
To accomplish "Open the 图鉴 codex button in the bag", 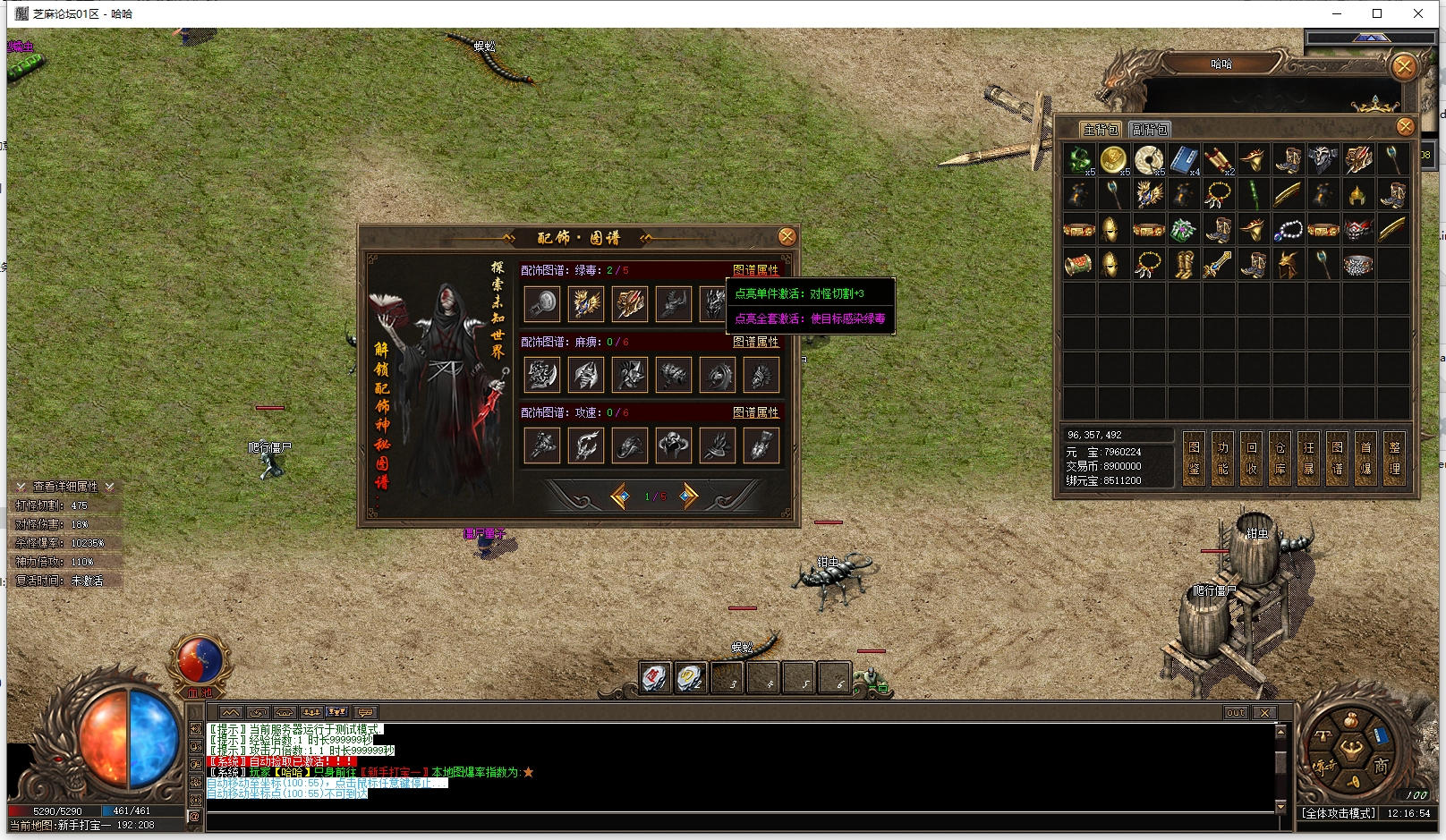I will tap(1194, 458).
